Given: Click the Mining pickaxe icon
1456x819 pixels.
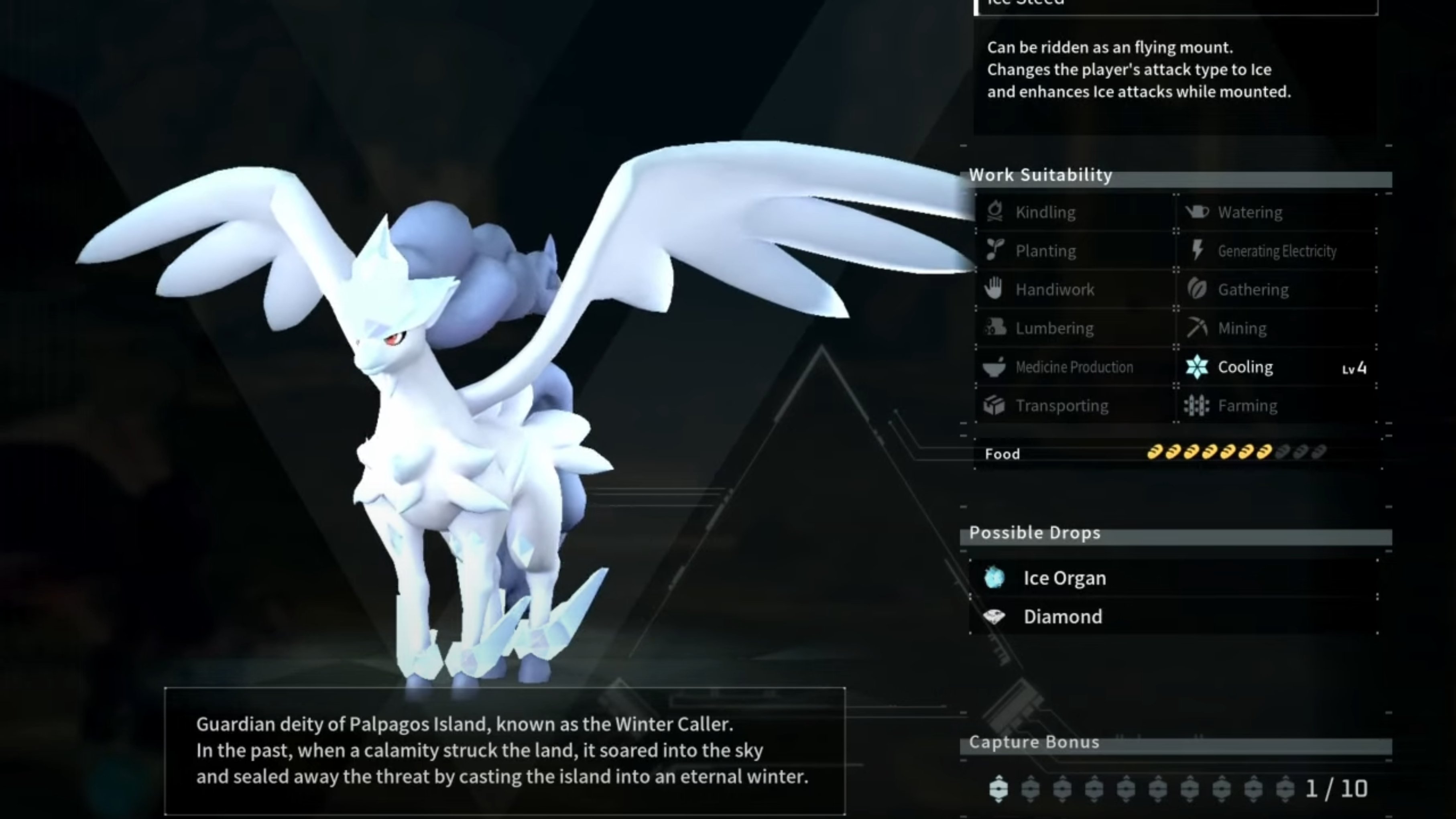Looking at the screenshot, I should [x=1198, y=328].
